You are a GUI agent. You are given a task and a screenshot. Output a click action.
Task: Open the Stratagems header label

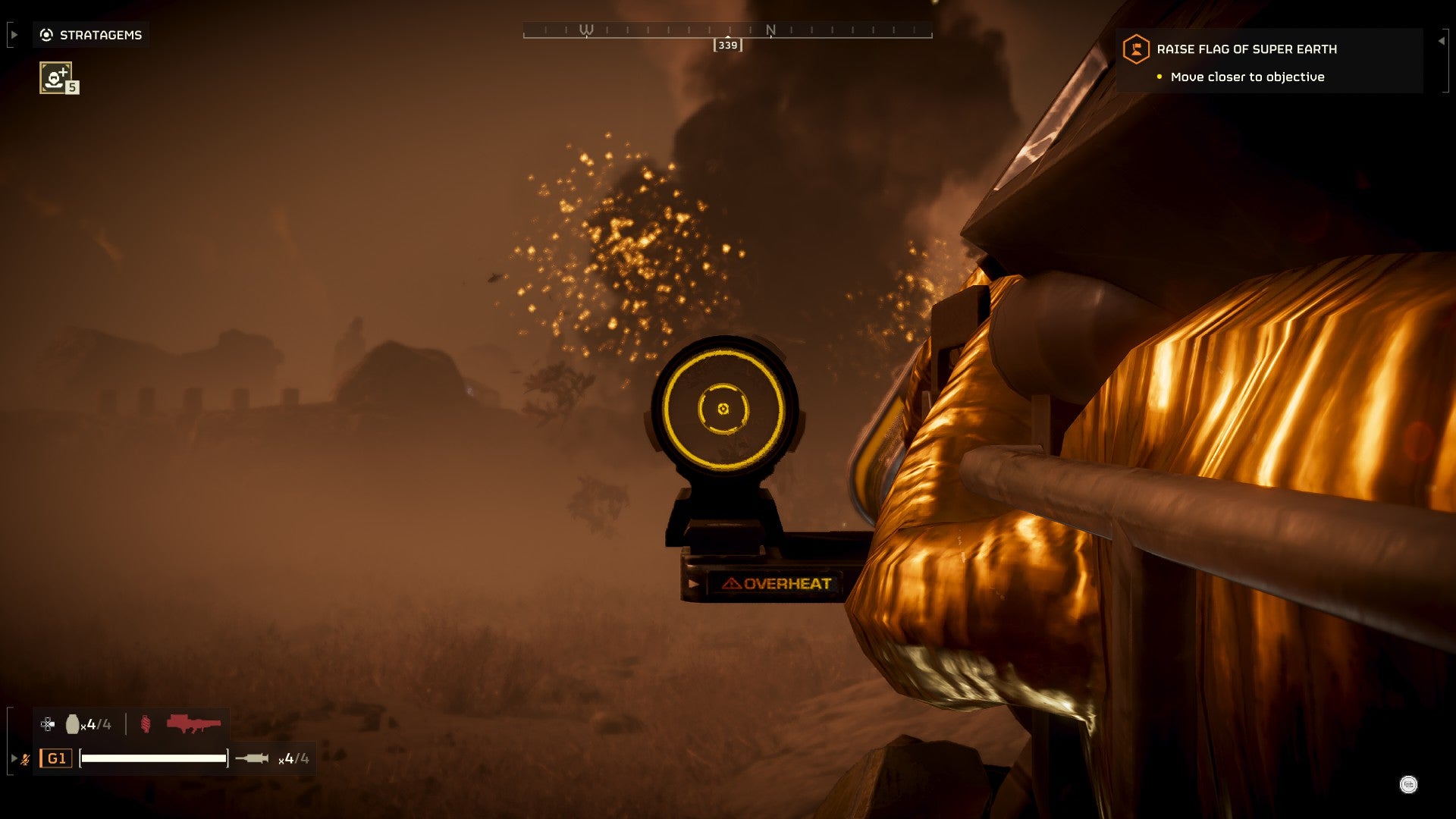pos(101,34)
